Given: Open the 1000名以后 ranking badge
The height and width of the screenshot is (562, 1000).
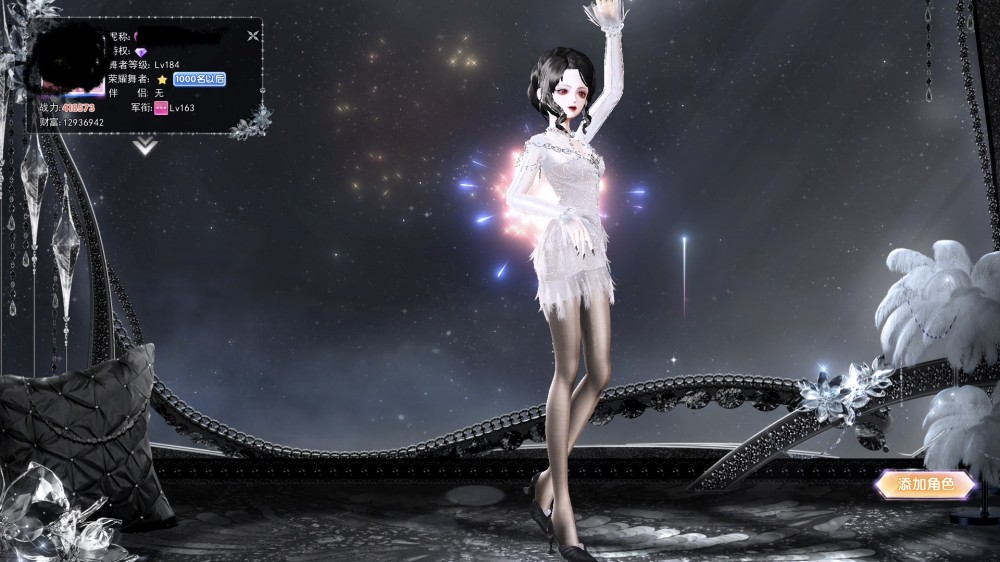Looking at the screenshot, I should (198, 79).
